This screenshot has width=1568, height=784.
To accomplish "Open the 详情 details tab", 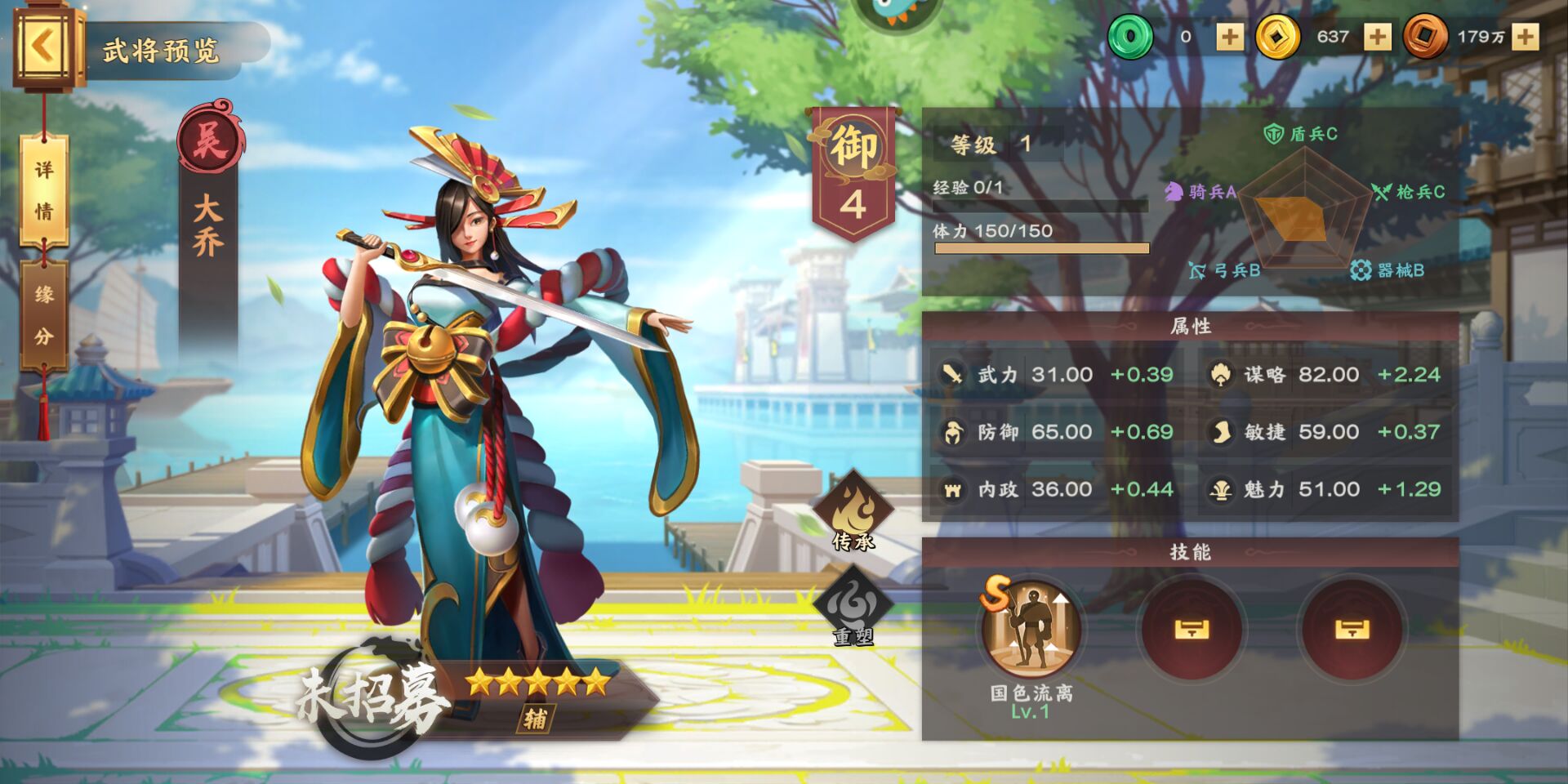I will pos(44,191).
